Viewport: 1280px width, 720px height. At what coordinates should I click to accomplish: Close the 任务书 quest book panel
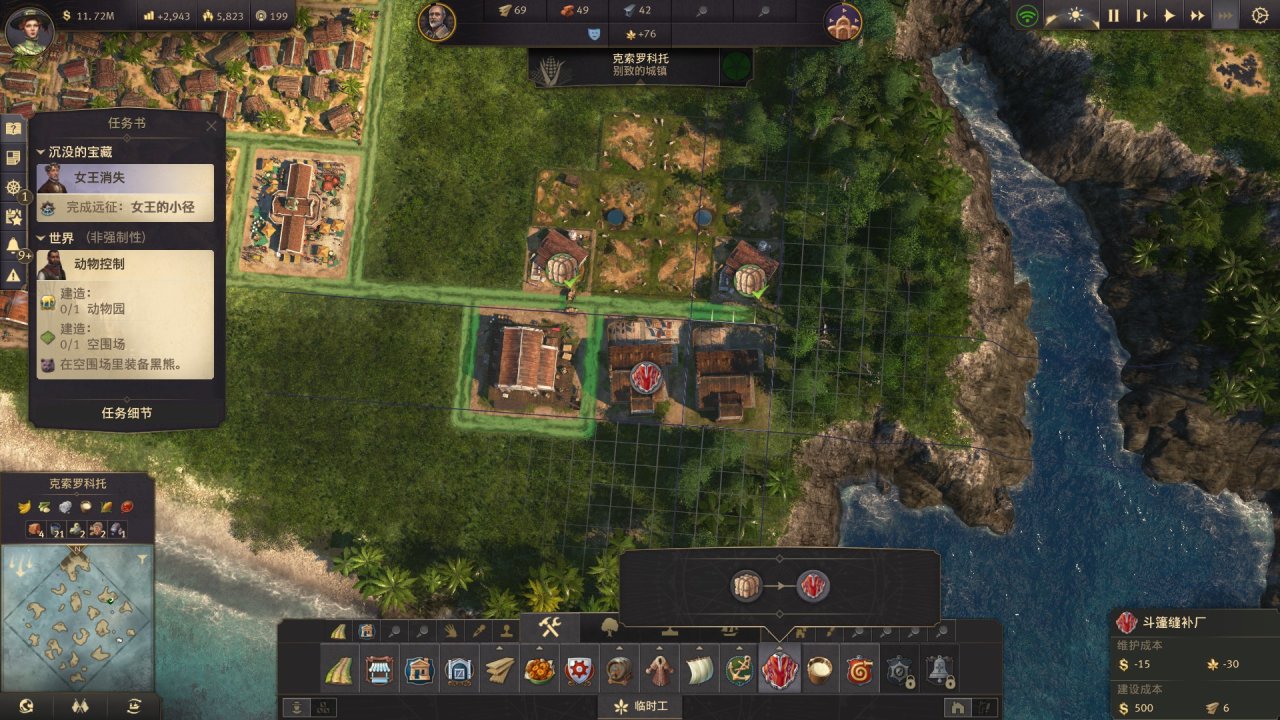tap(211, 126)
